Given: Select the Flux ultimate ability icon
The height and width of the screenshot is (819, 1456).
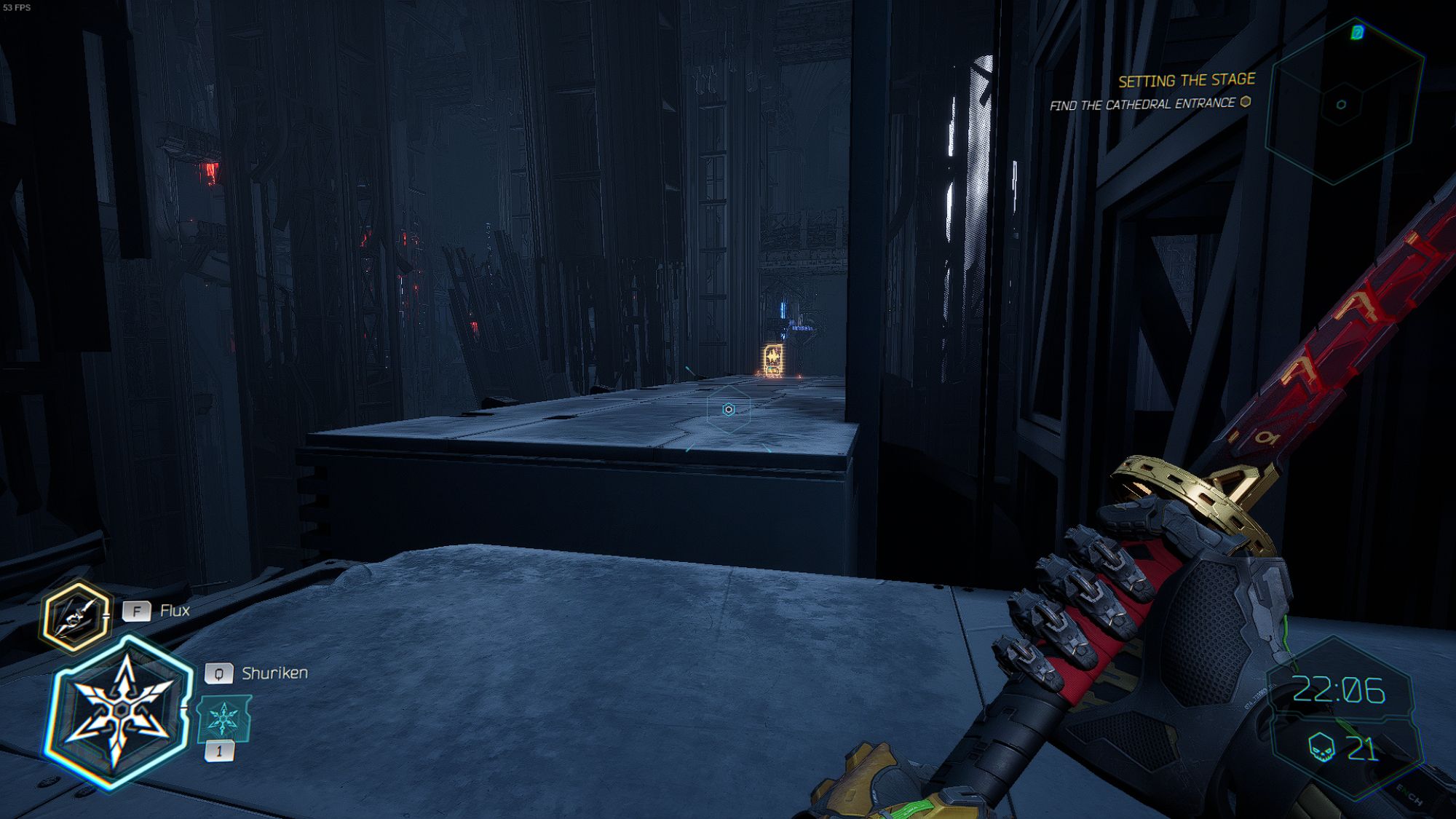Looking at the screenshot, I should pos(75,617).
